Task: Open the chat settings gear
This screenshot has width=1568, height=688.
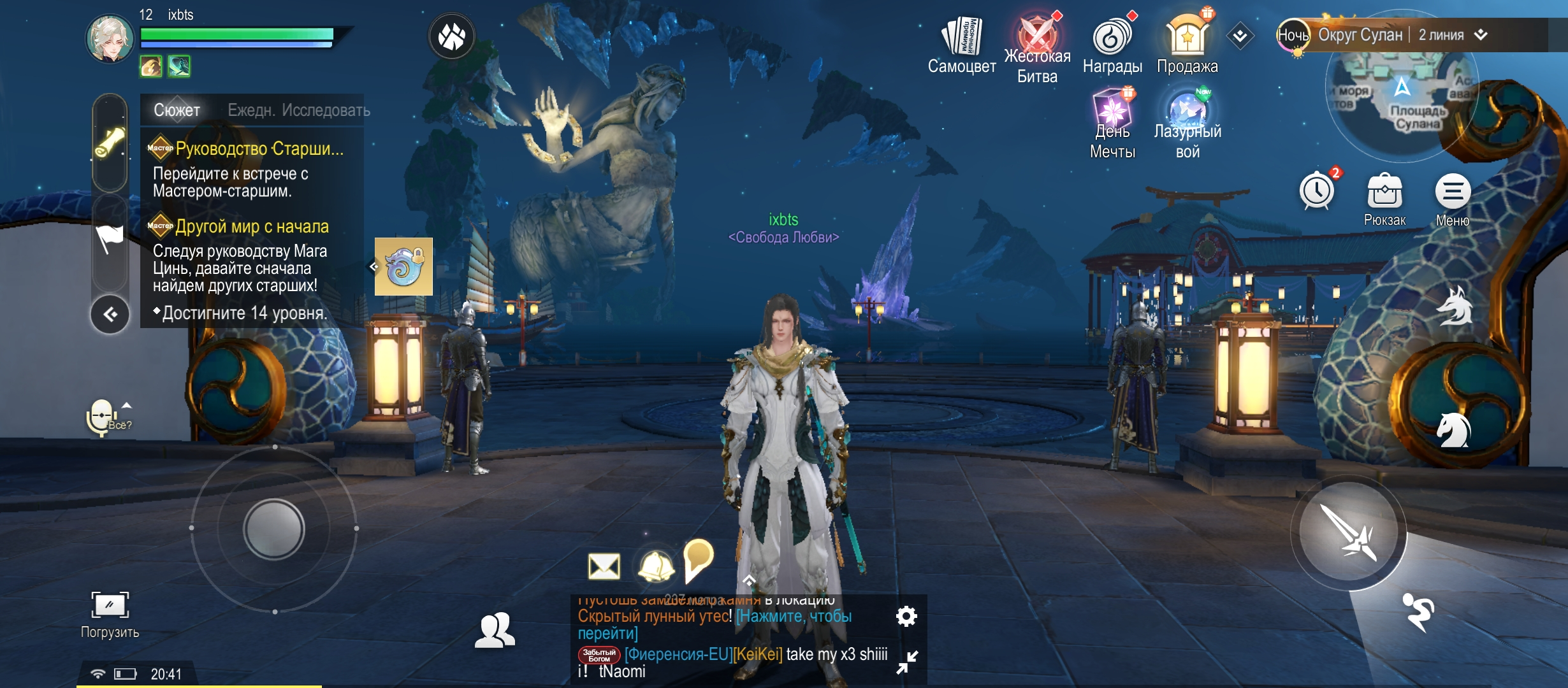Action: 906,616
